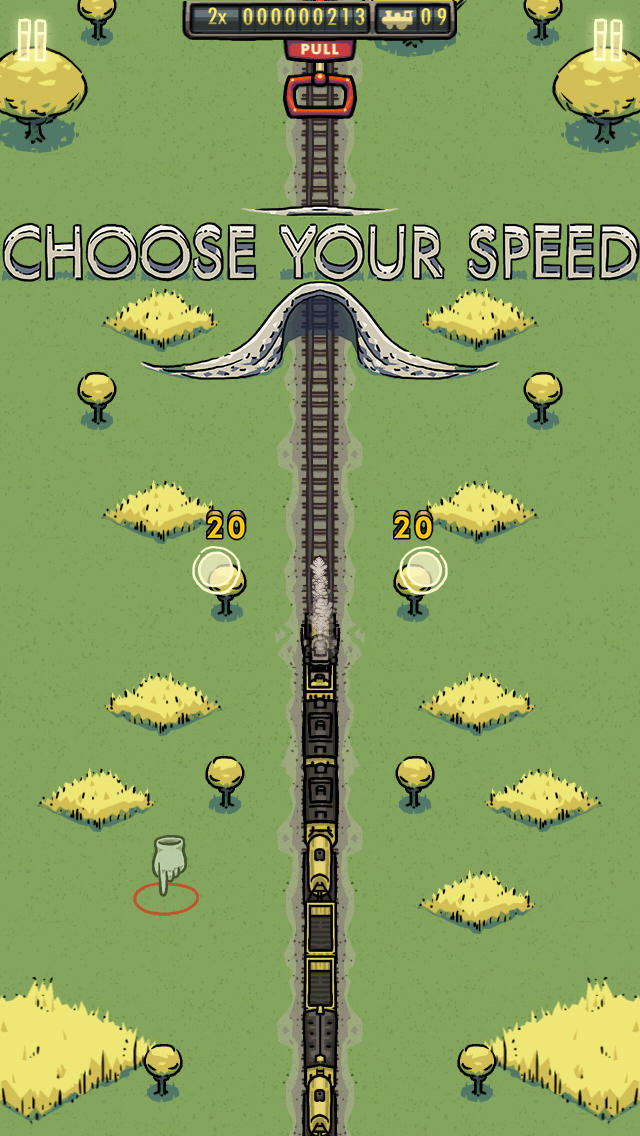Tap the red circle under the pointing hand
The width and height of the screenshot is (640, 1136).
166,898
